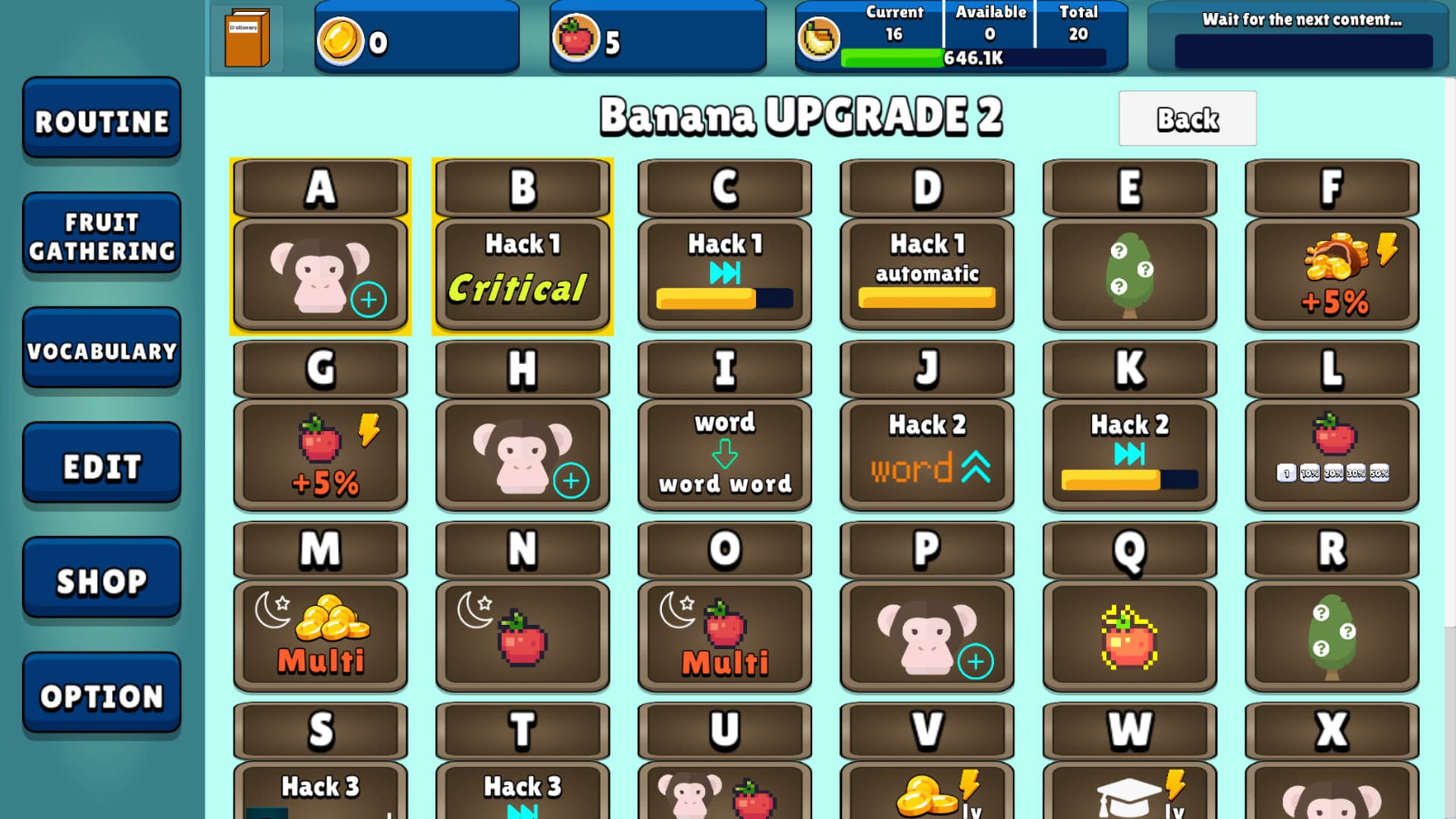Image resolution: width=1456 pixels, height=819 pixels.
Task: Open the SHOP
Action: [101, 580]
